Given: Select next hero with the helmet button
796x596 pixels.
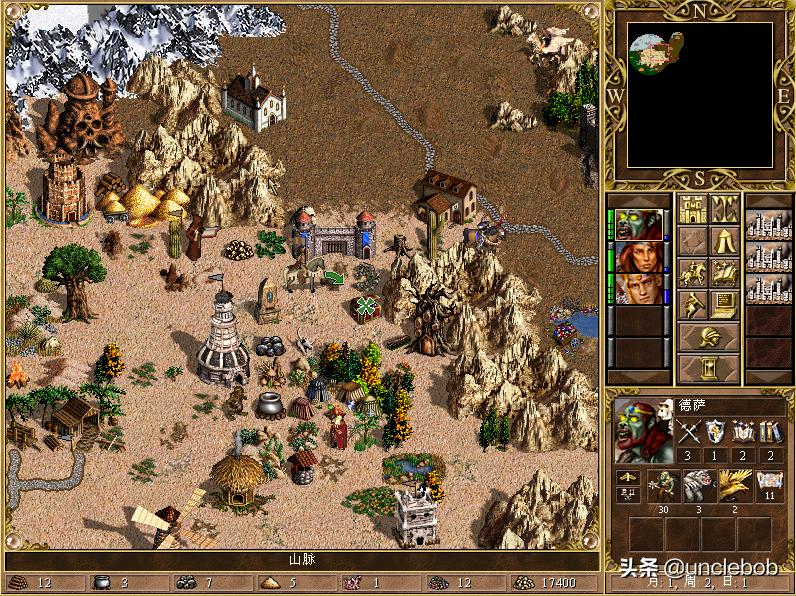Looking at the screenshot, I should (x=708, y=336).
